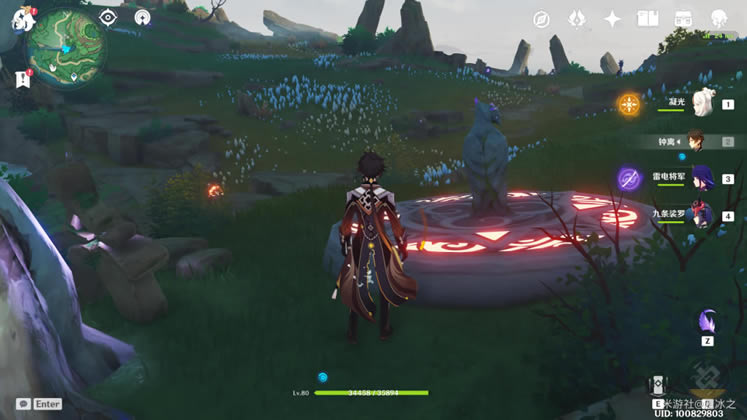This screenshot has width=747, height=420.
Task: Open the quest log bookmark icon
Action: pos(22,77)
